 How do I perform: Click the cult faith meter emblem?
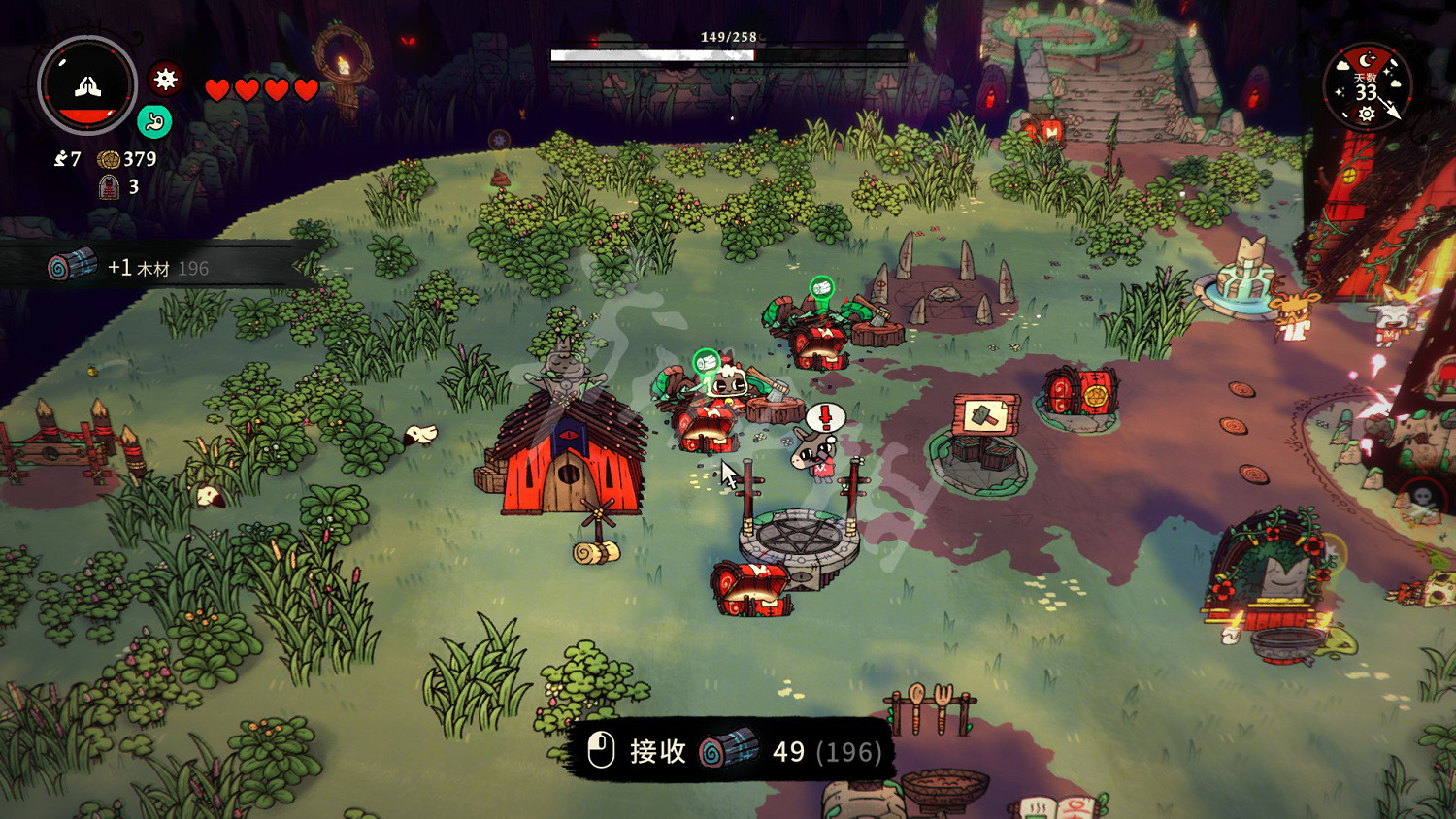pyautogui.click(x=87, y=85)
